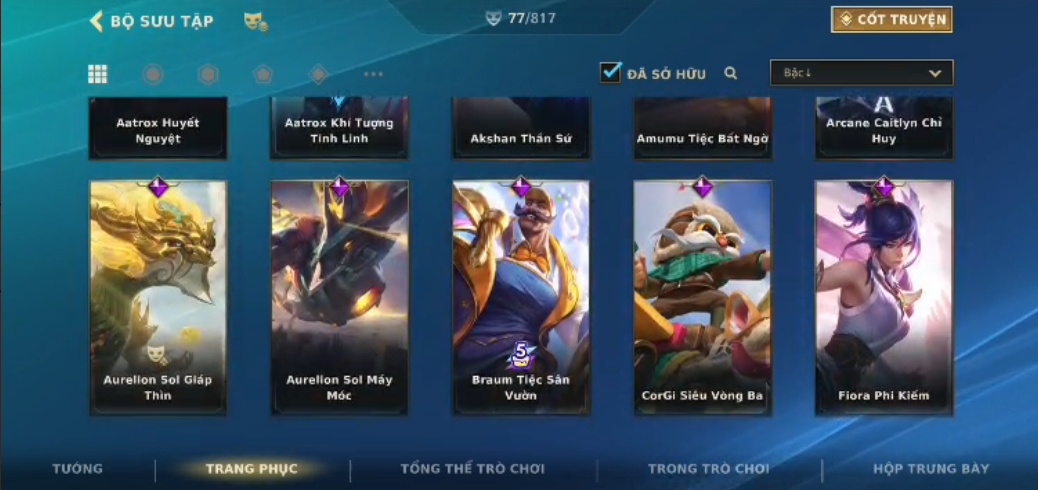The height and width of the screenshot is (490, 1038).
Task: Pick Amumu Tiệc Bất Ngờ skin
Action: tap(702, 129)
